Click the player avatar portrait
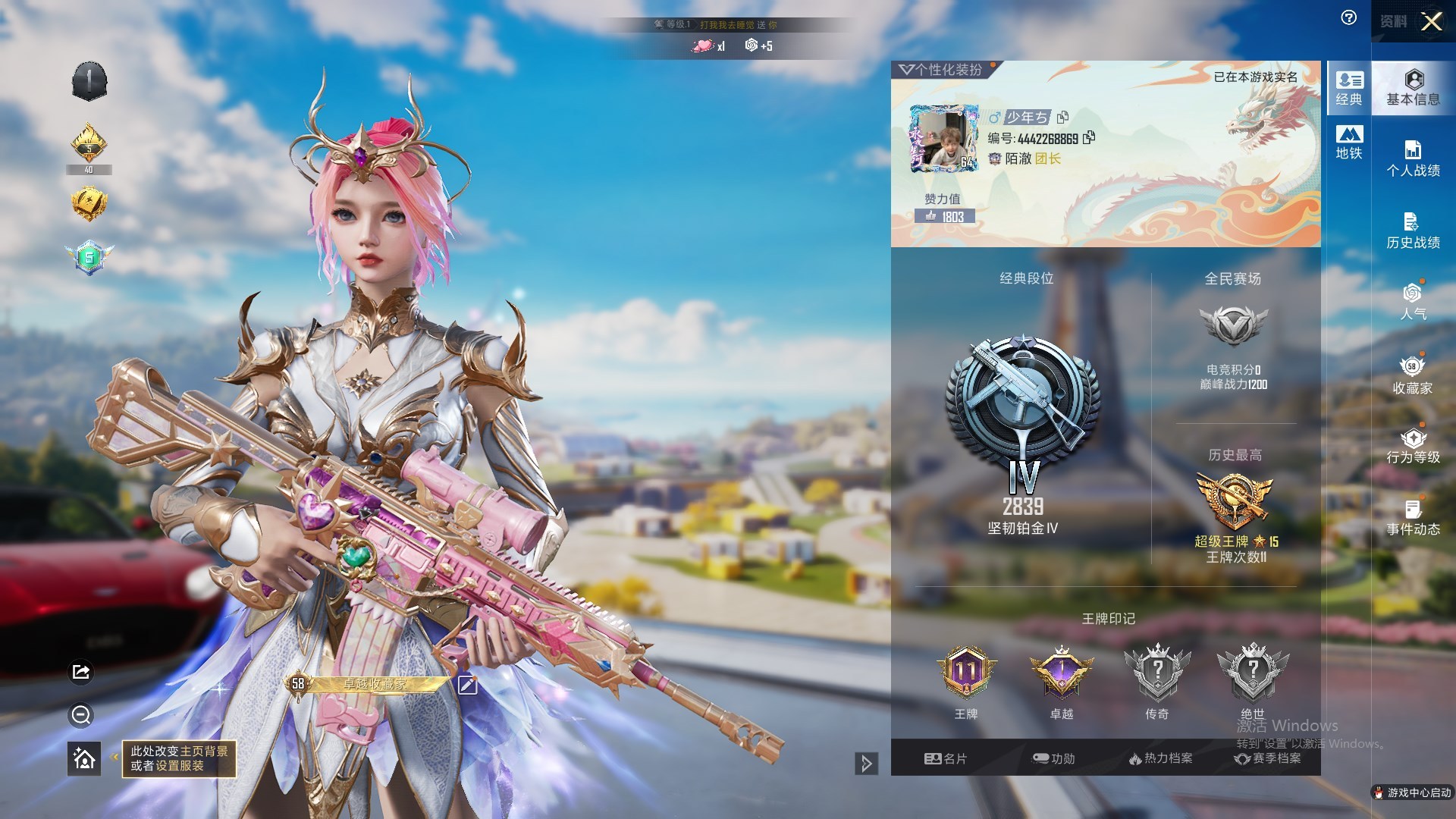Screen dimensions: 1456x819 point(944,139)
